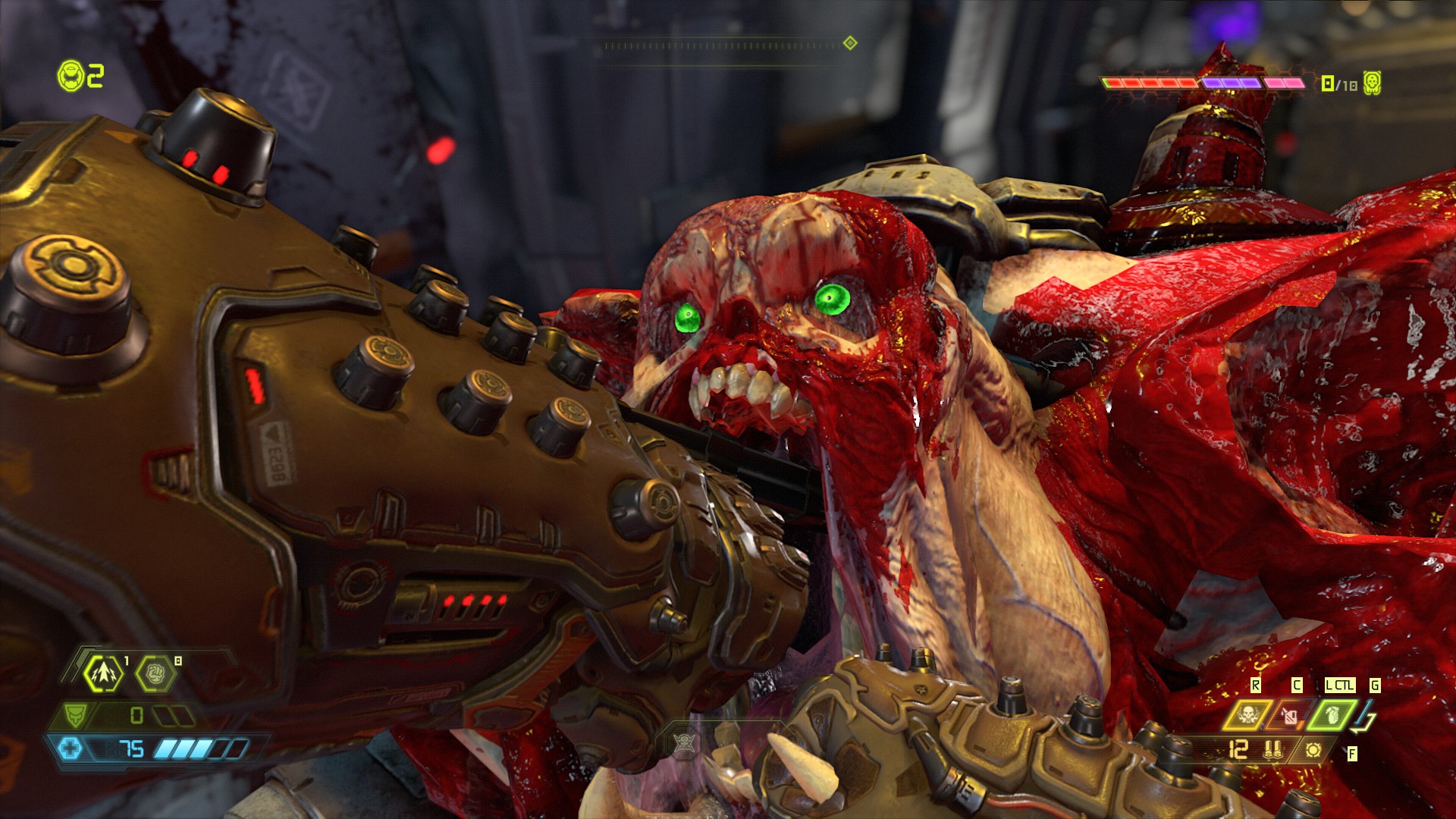Click the ice bomb icon bound to C

pyautogui.click(x=1290, y=716)
